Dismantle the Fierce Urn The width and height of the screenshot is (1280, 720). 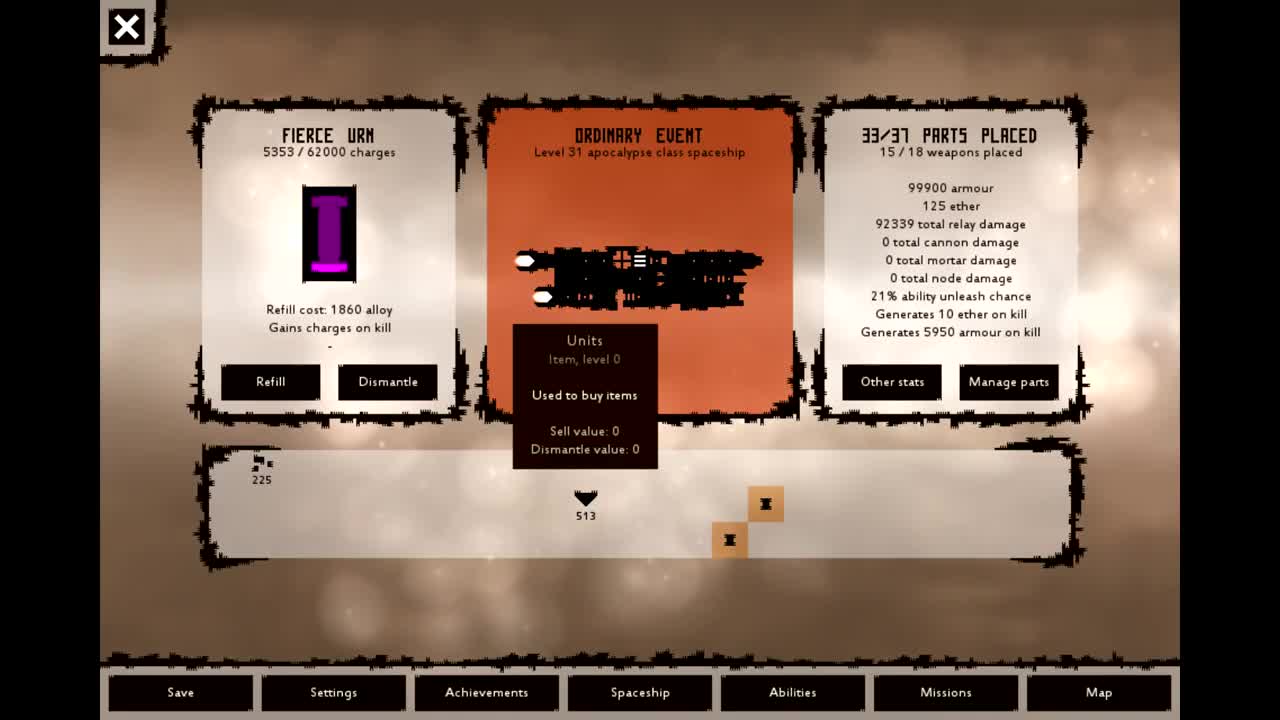click(x=388, y=382)
